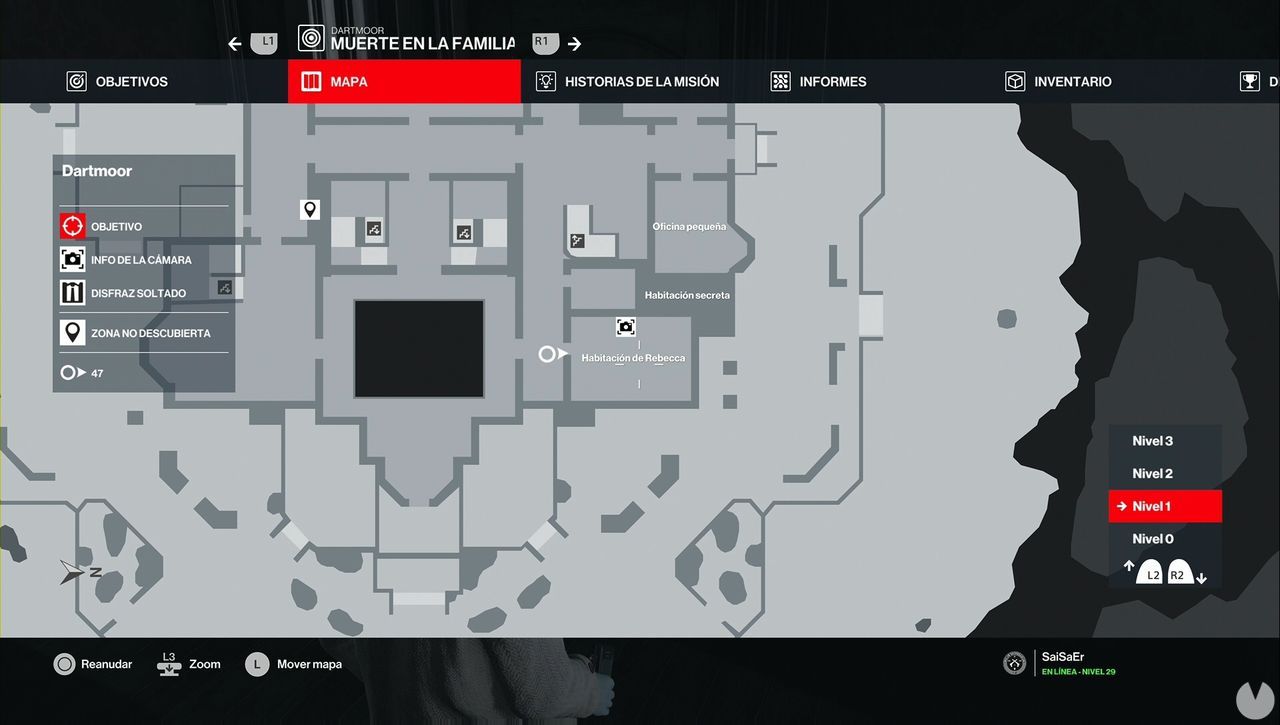Select Nivel 2 floor option
1280x725 pixels.
tap(1152, 473)
